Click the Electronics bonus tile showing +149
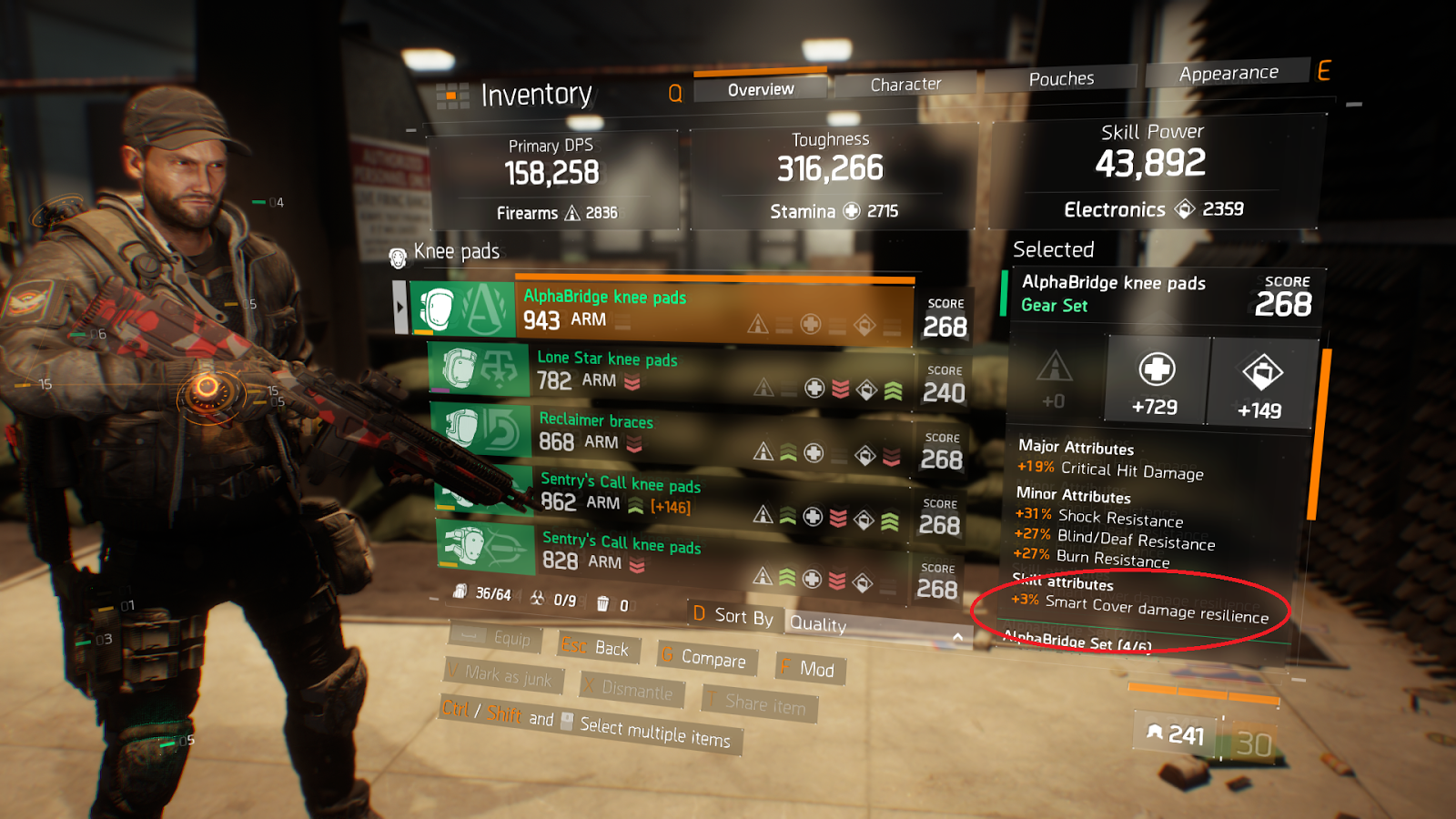Viewport: 1456px width, 819px height. tap(1261, 385)
